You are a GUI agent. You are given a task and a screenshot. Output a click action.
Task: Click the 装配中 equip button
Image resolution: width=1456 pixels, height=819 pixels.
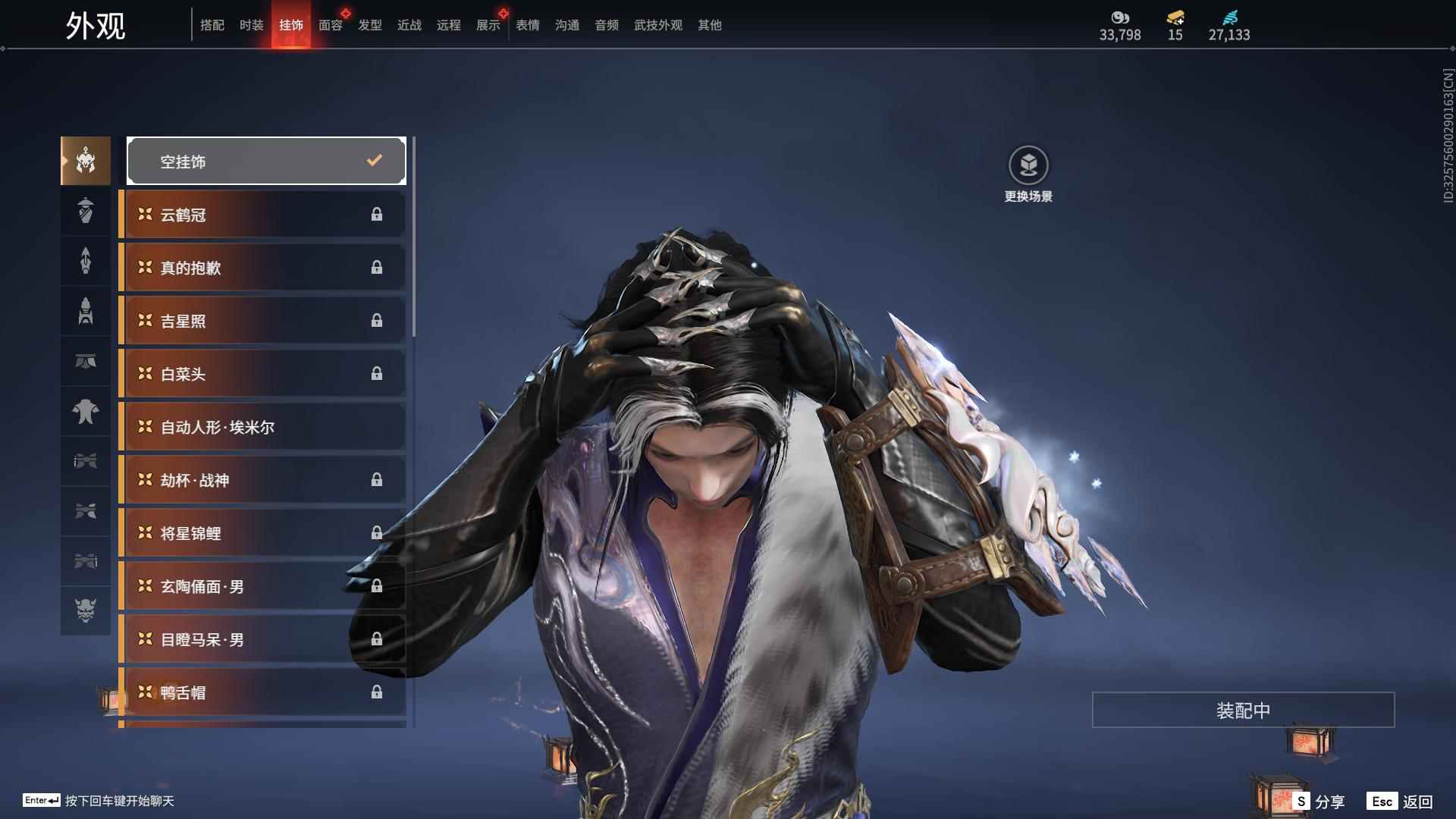[1243, 710]
